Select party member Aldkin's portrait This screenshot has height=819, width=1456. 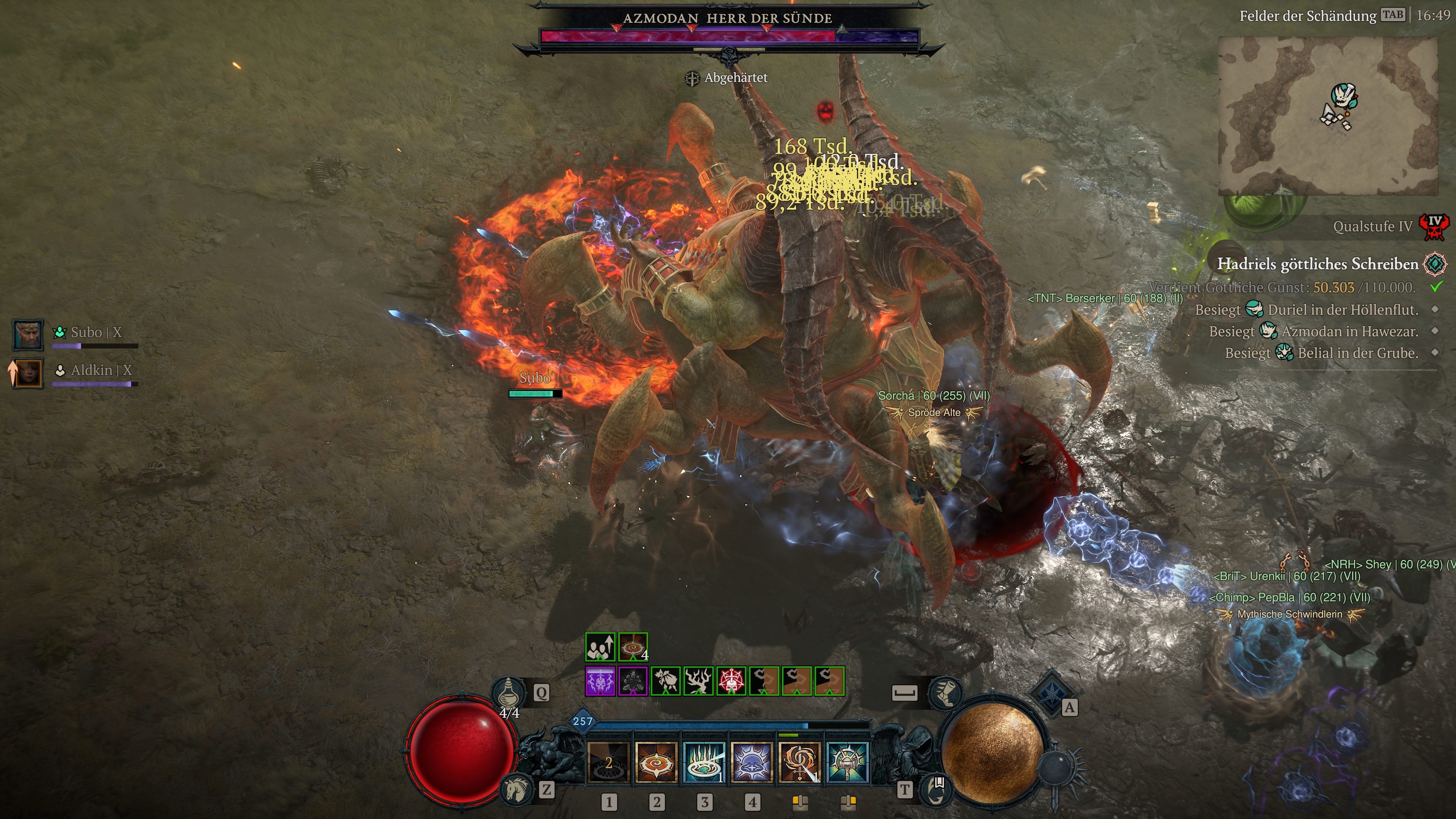(28, 372)
